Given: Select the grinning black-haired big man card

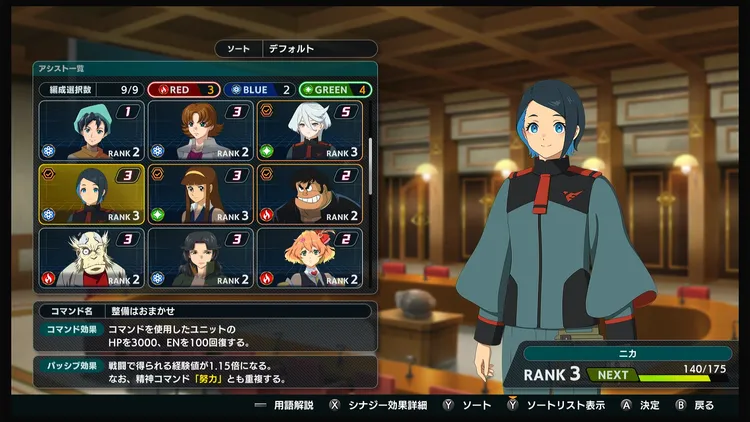Looking at the screenshot, I should (309, 194).
